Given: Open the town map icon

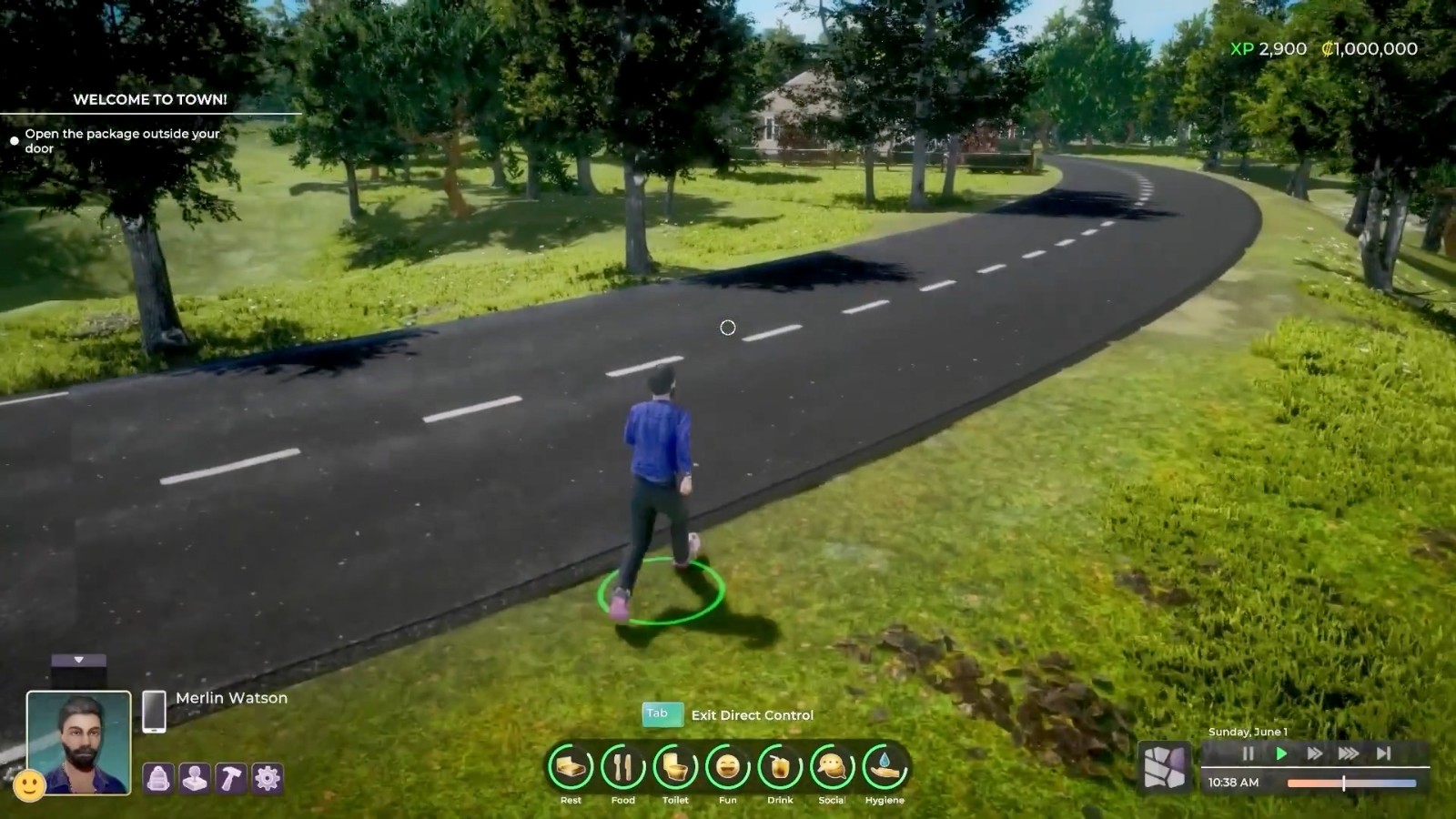Looking at the screenshot, I should pos(1165,767).
